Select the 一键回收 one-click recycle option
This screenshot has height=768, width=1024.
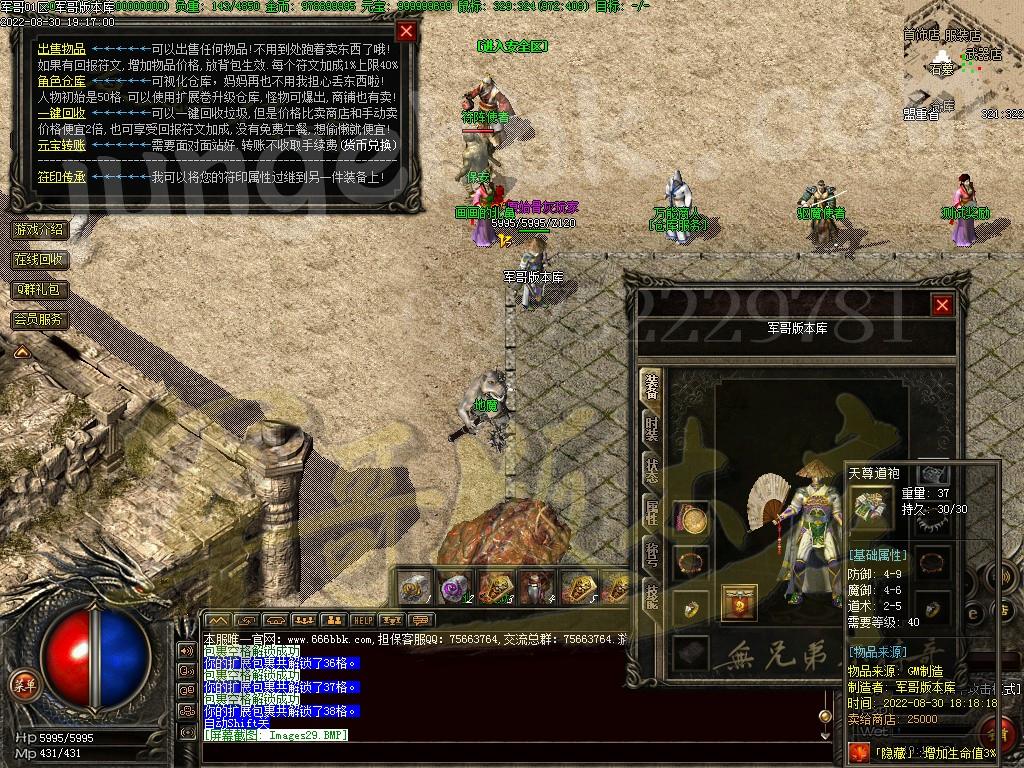coord(61,113)
